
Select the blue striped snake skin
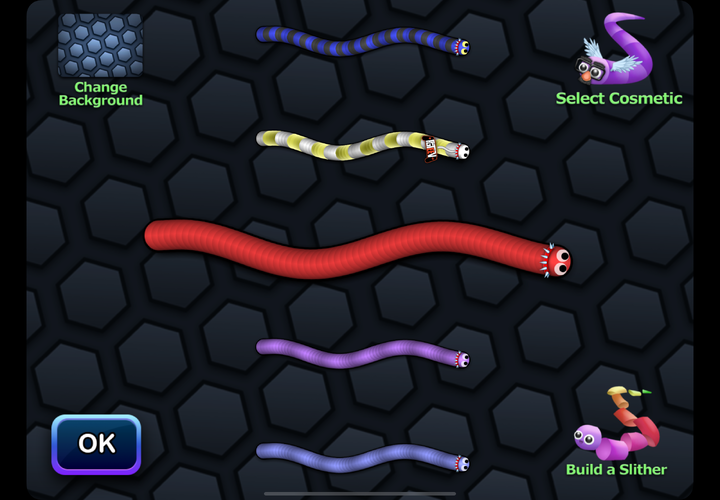click(x=360, y=42)
